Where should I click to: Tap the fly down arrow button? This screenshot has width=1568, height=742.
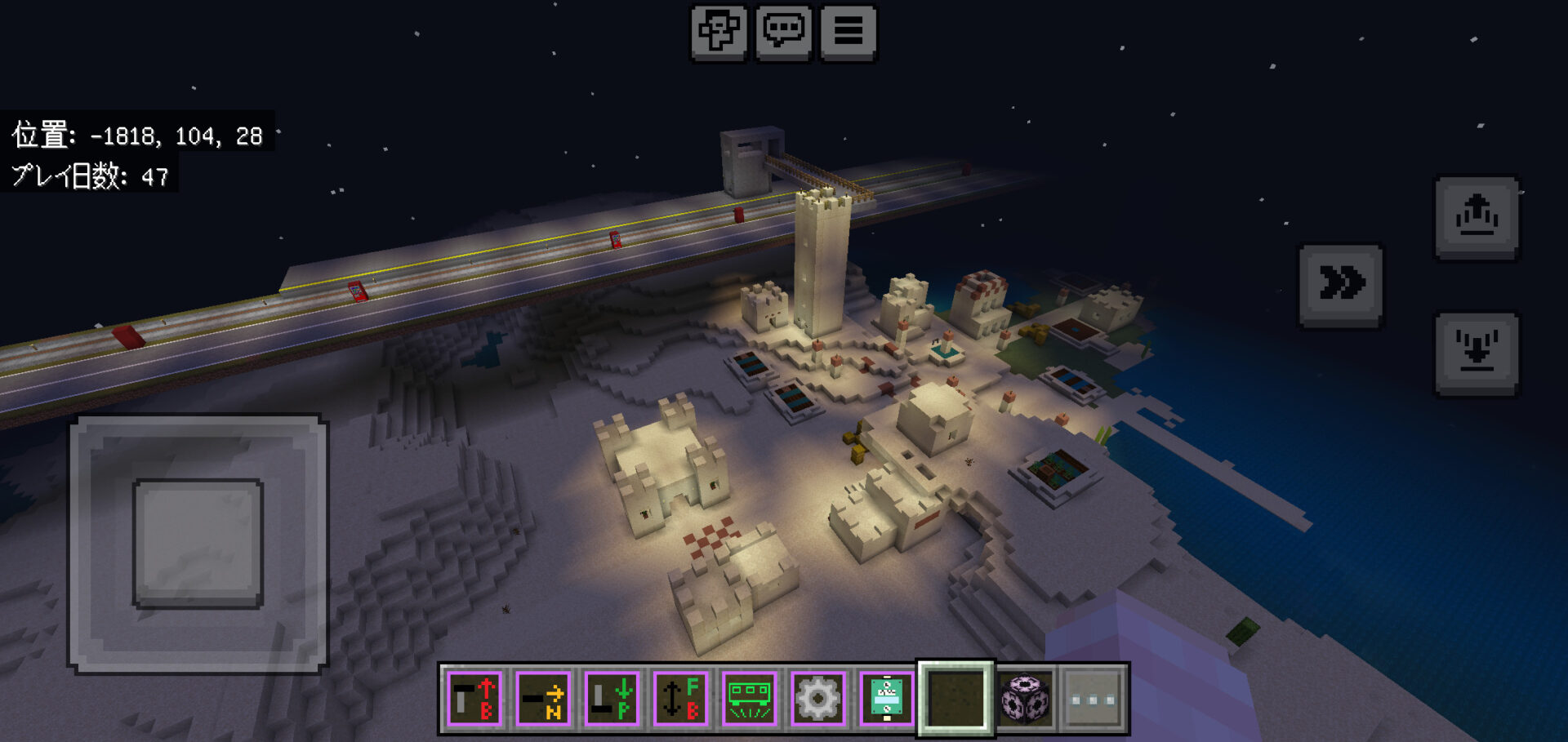[1477, 353]
